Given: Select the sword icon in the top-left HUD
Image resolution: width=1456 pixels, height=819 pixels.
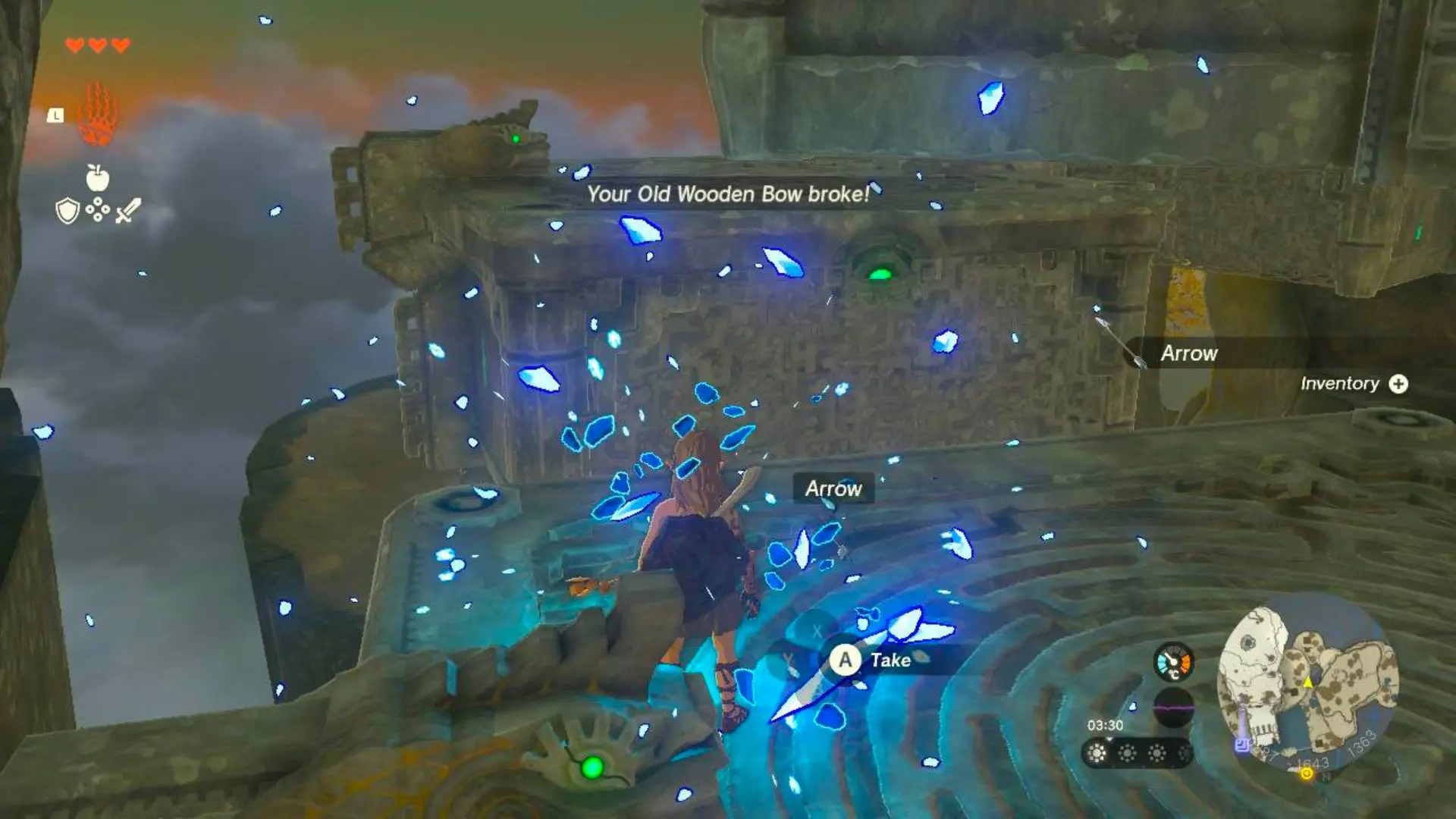Looking at the screenshot, I should (127, 211).
